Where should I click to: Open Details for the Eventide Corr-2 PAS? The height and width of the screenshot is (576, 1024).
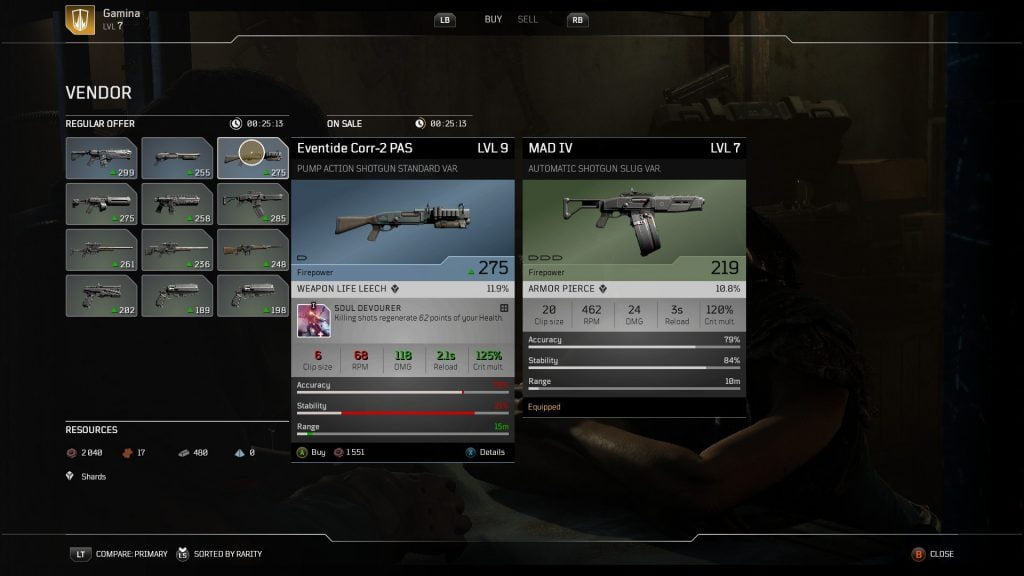click(x=485, y=452)
